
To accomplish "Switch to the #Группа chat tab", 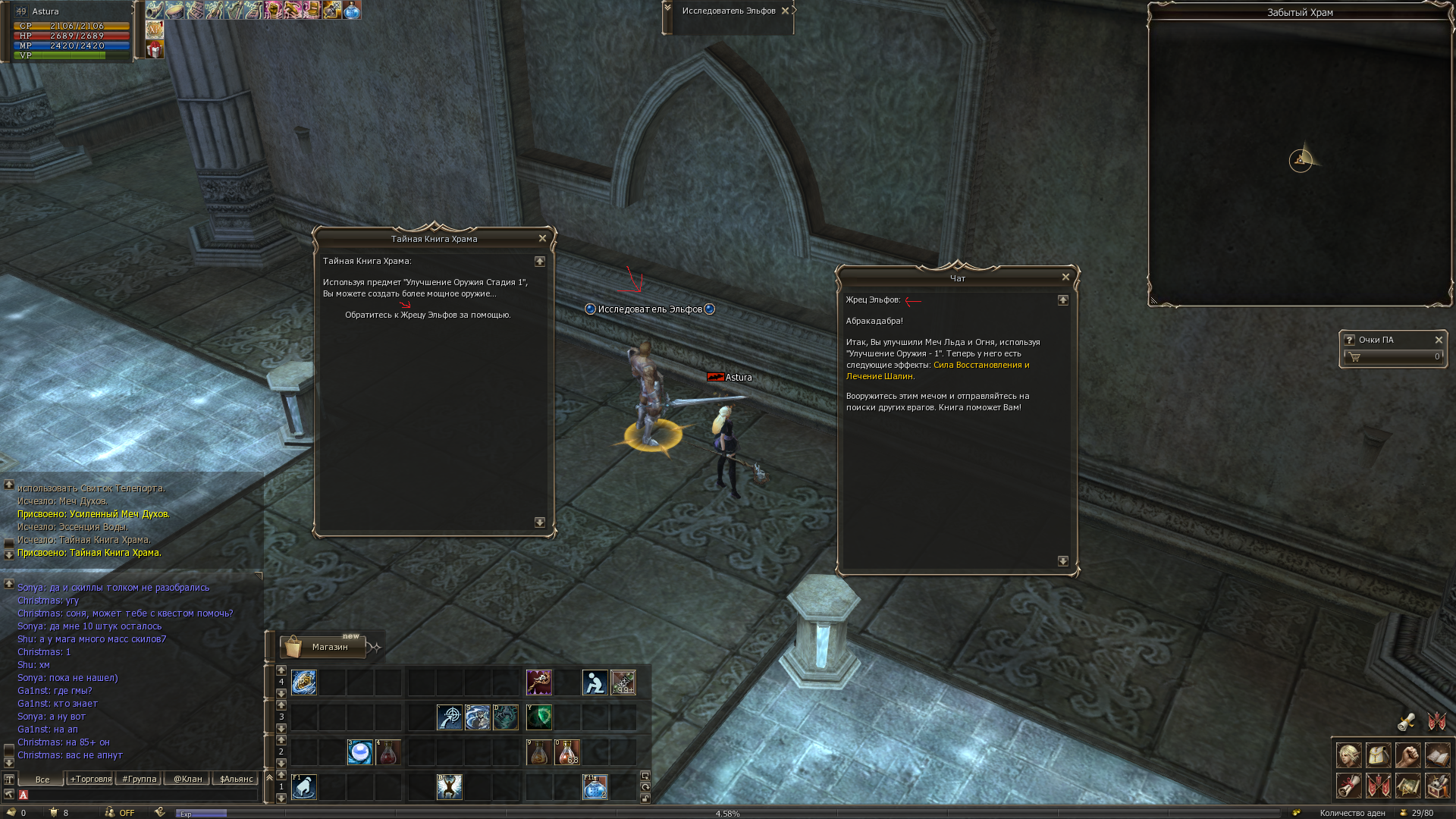I will click(x=140, y=779).
